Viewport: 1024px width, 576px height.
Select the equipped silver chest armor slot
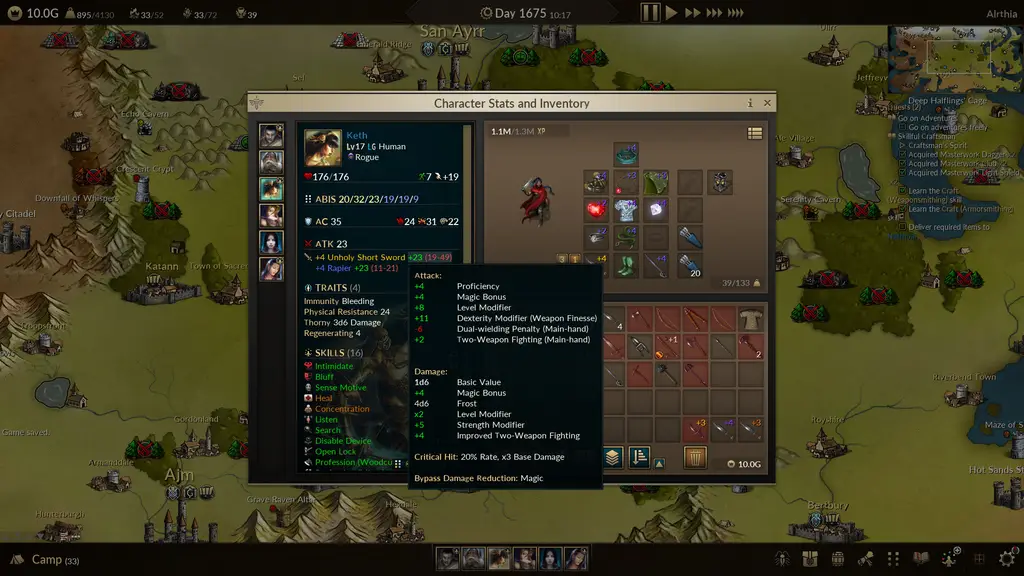click(626, 210)
